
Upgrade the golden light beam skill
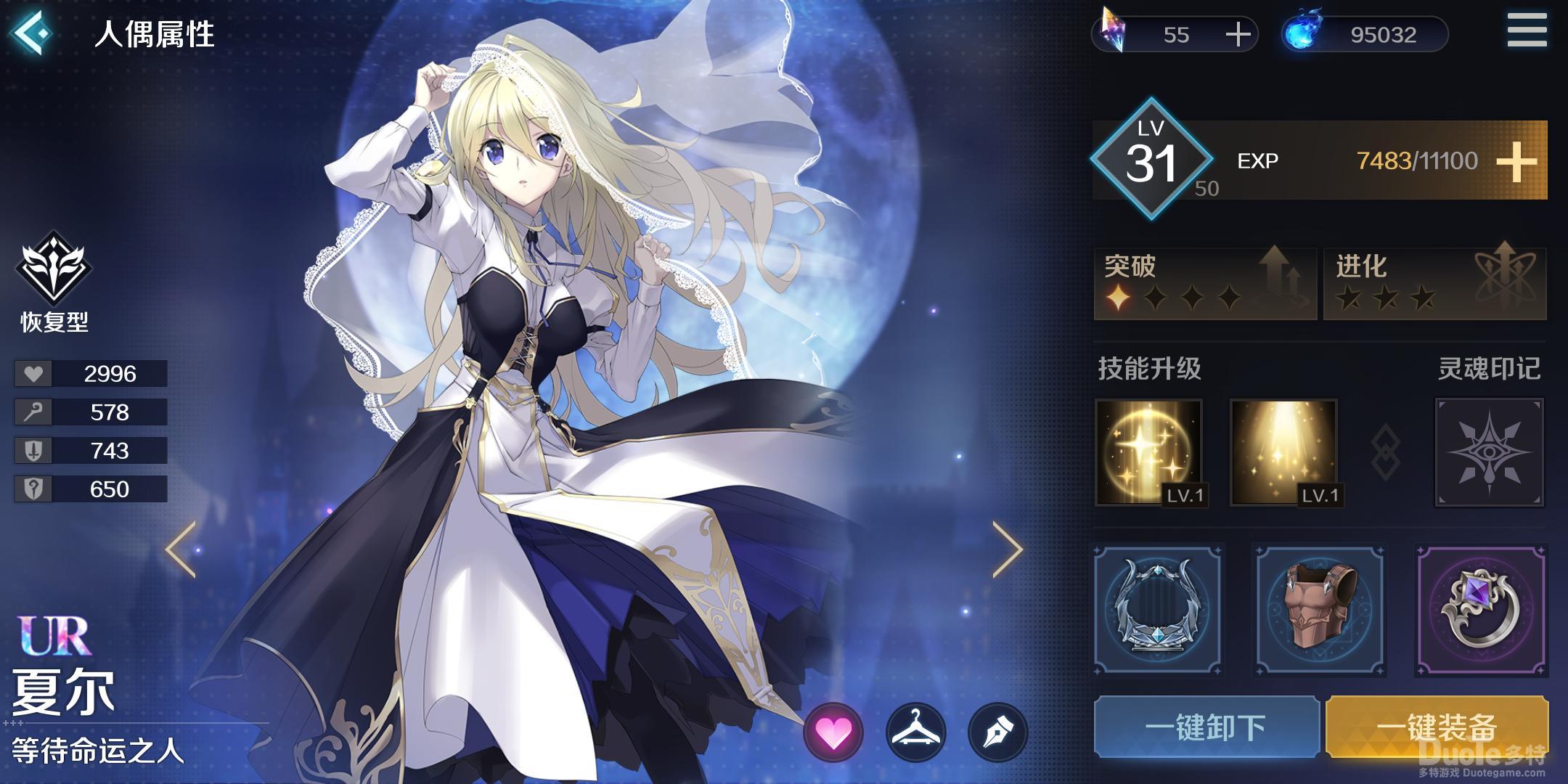[x=1283, y=452]
